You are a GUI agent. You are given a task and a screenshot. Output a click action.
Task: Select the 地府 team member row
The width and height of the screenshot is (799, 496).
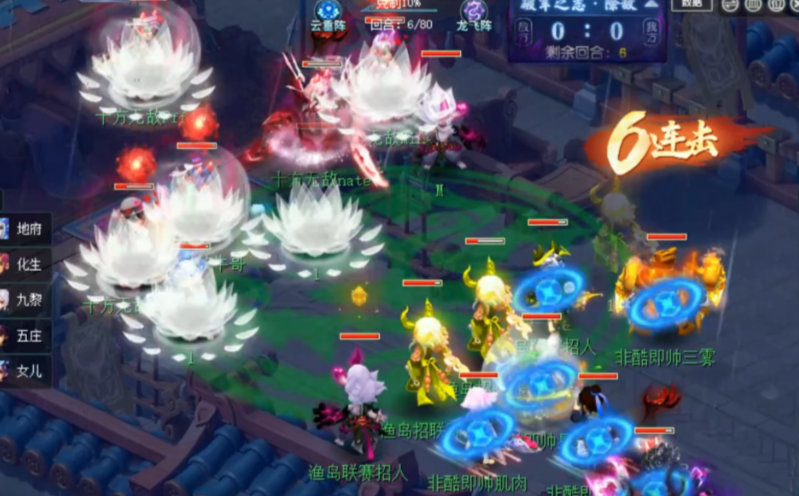pos(24,229)
